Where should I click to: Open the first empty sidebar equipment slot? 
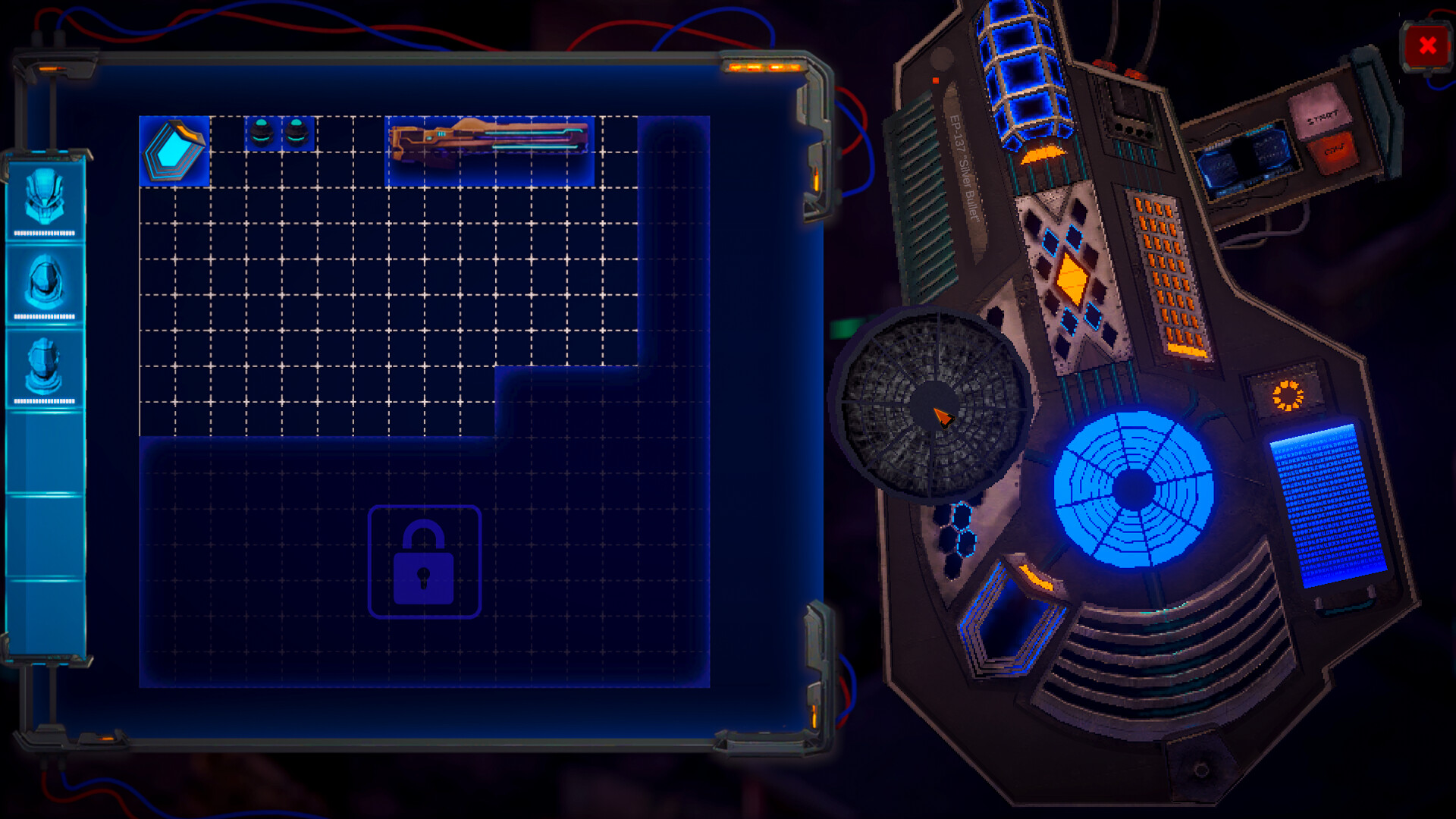tap(45, 455)
